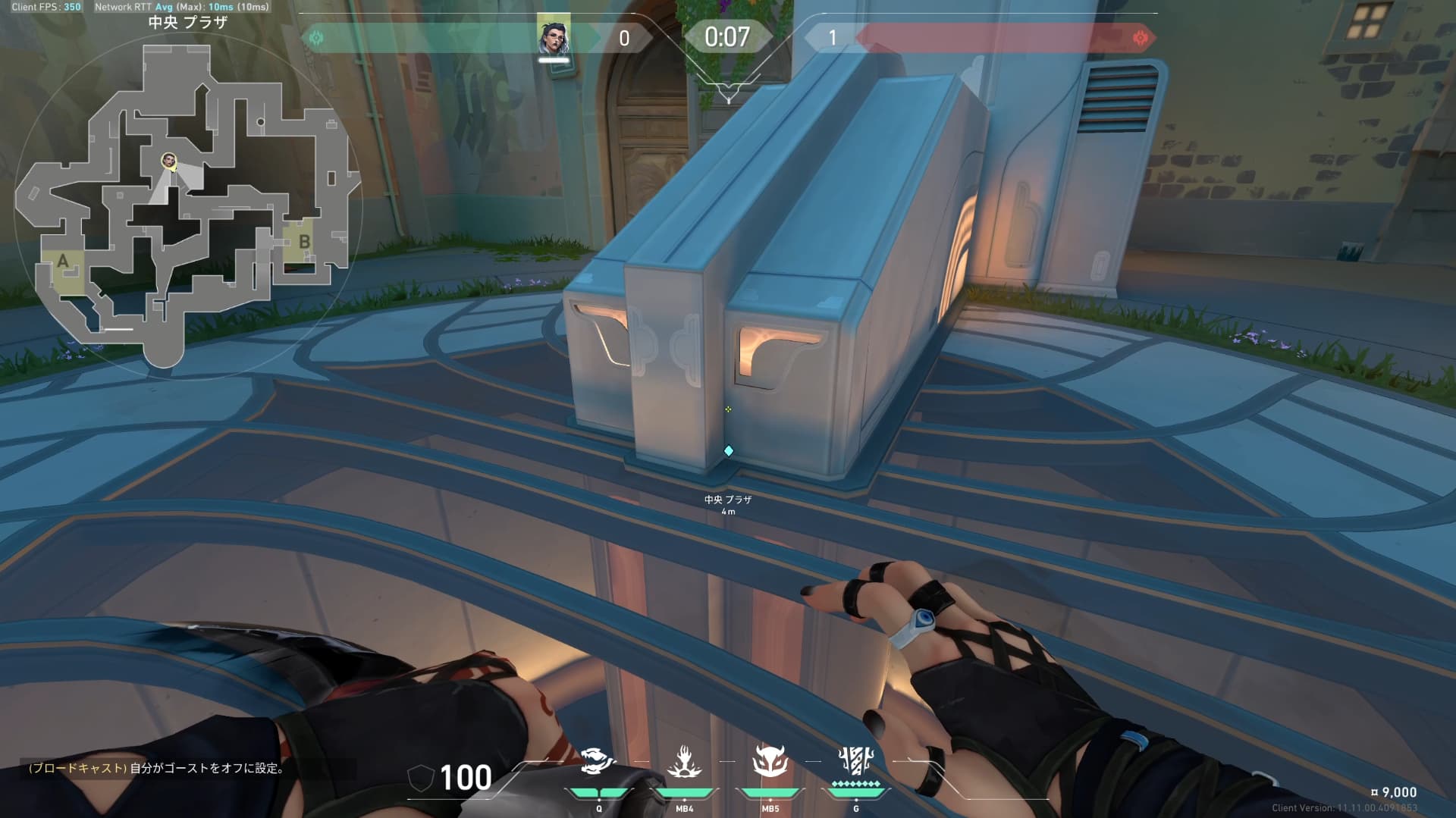Viewport: 1456px width, 818px height.
Task: Click the red team emblem in the top bar
Action: point(1139,38)
